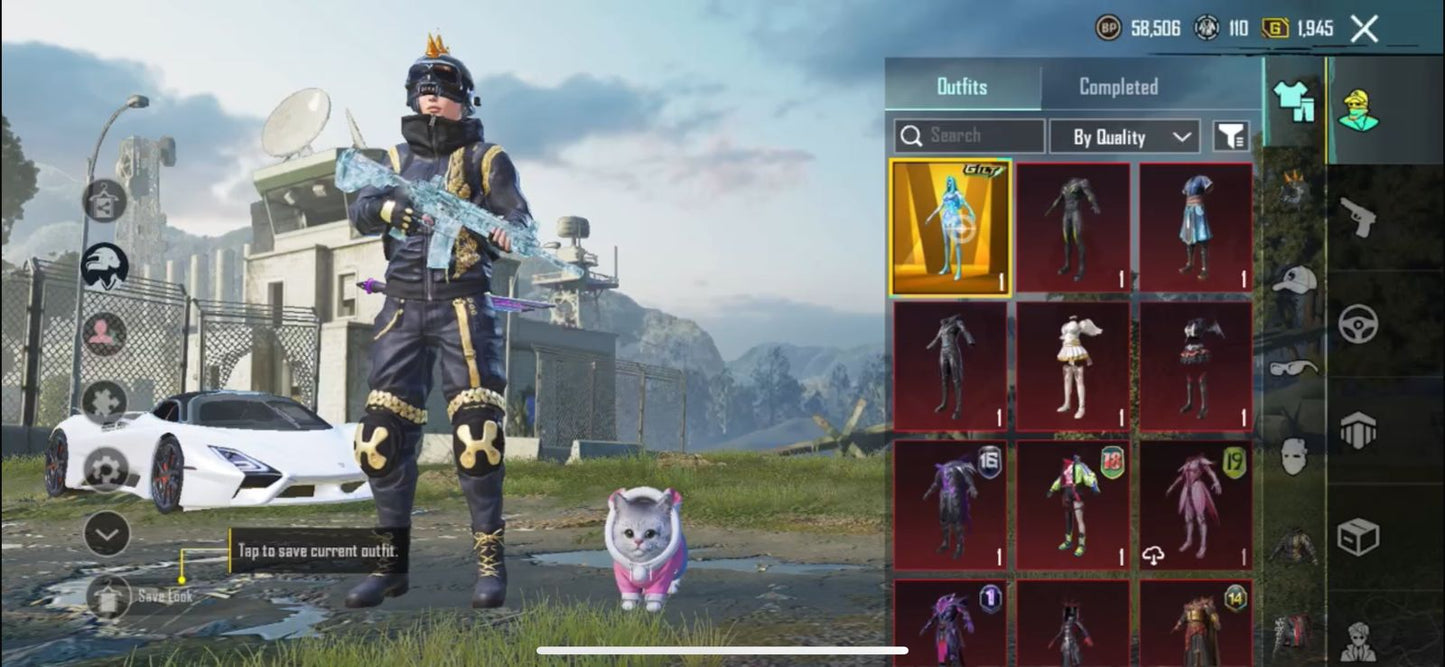Show the headwear cap subcategory
The image size is (1445, 667).
1294,280
